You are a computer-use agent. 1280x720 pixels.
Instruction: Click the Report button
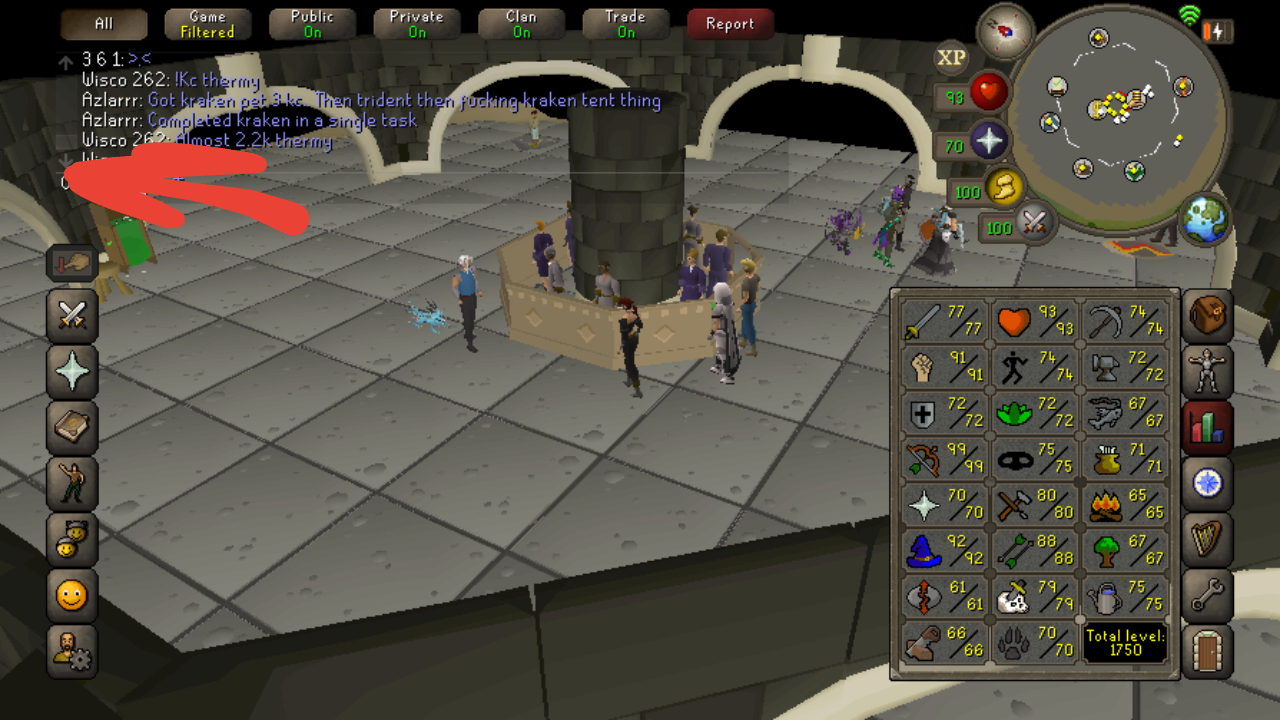[x=730, y=24]
